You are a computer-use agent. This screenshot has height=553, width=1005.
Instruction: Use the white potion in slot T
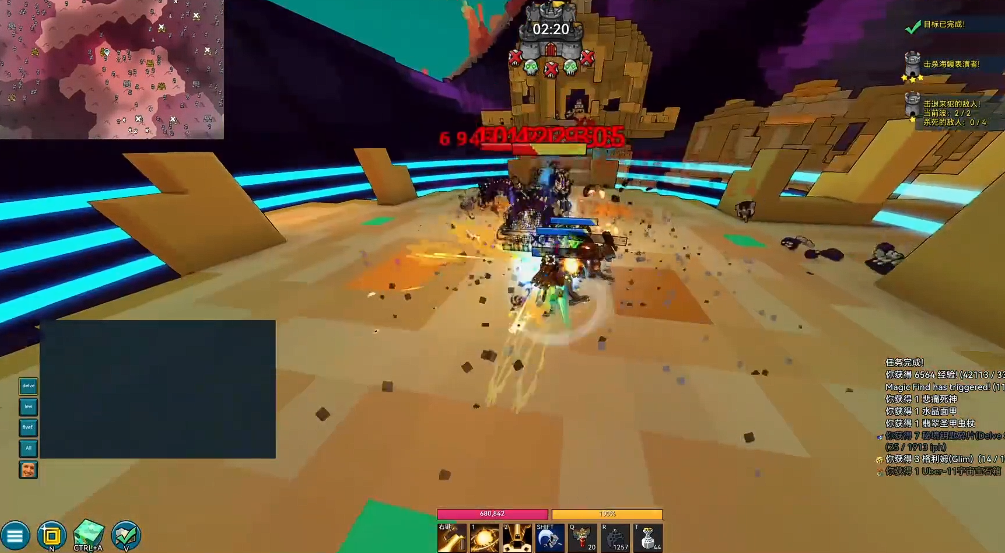(648, 538)
